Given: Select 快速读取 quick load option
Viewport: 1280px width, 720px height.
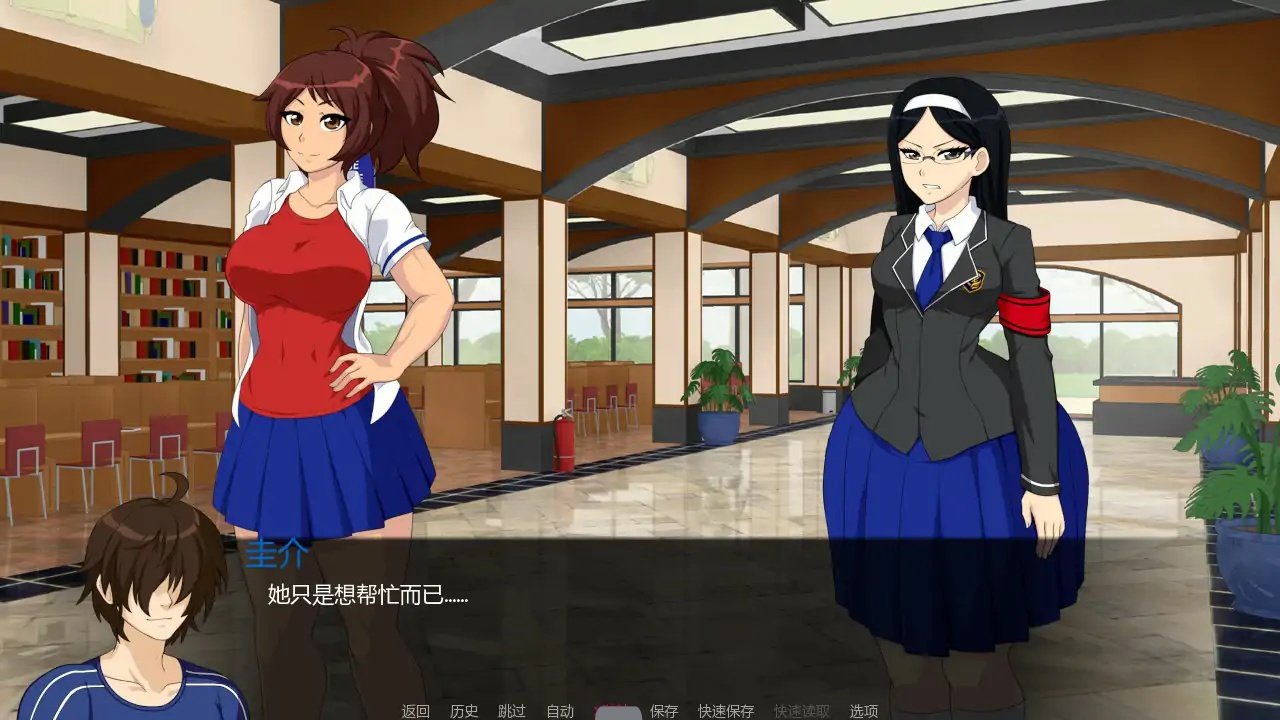Looking at the screenshot, I should [802, 708].
